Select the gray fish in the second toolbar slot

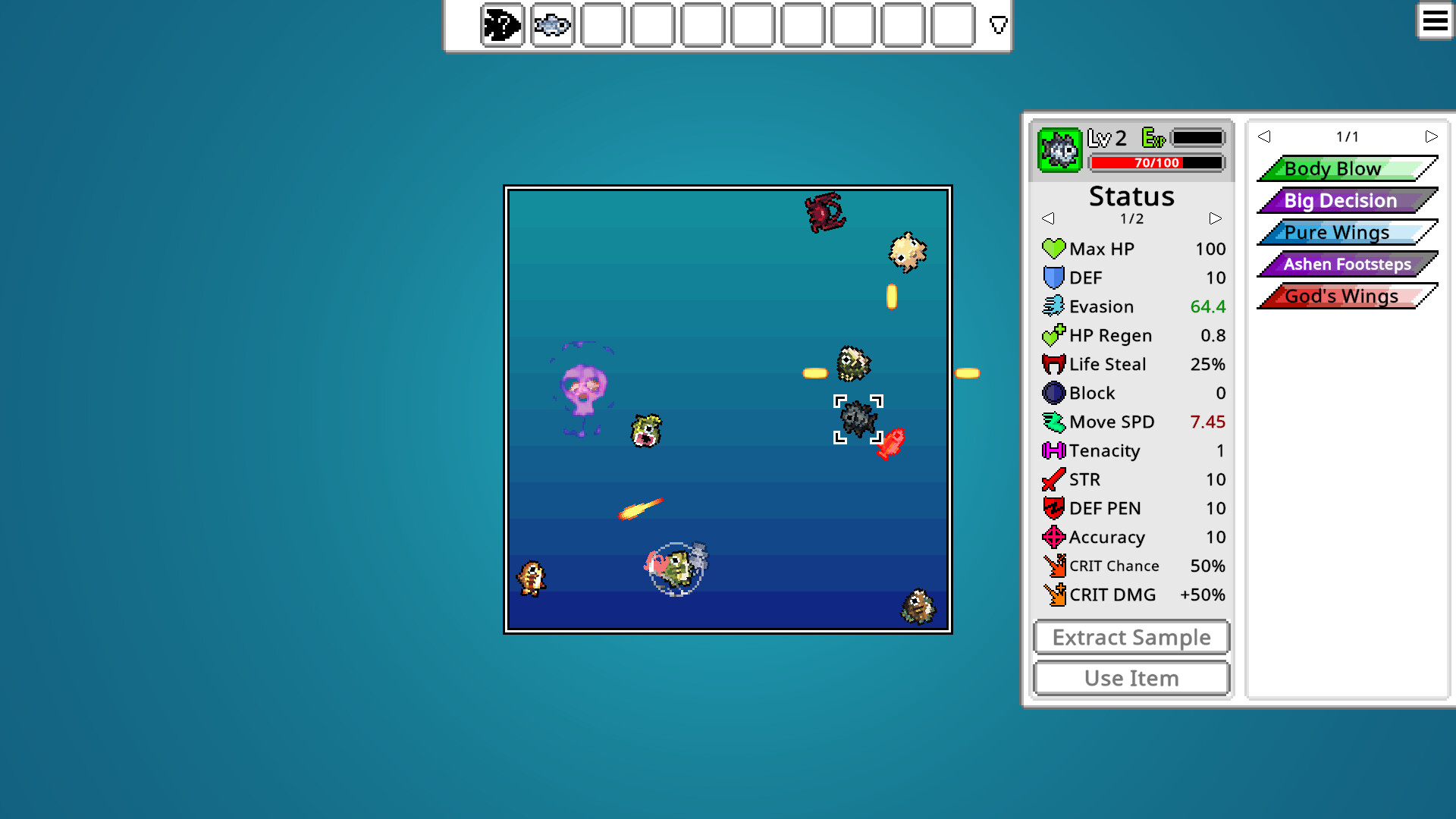click(x=552, y=25)
